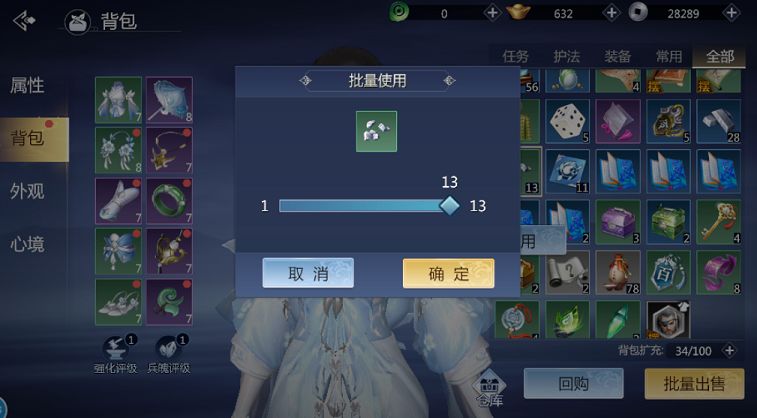Image resolution: width=757 pixels, height=418 pixels.
Task: Select the 背包 side tab
Action: click(x=29, y=138)
